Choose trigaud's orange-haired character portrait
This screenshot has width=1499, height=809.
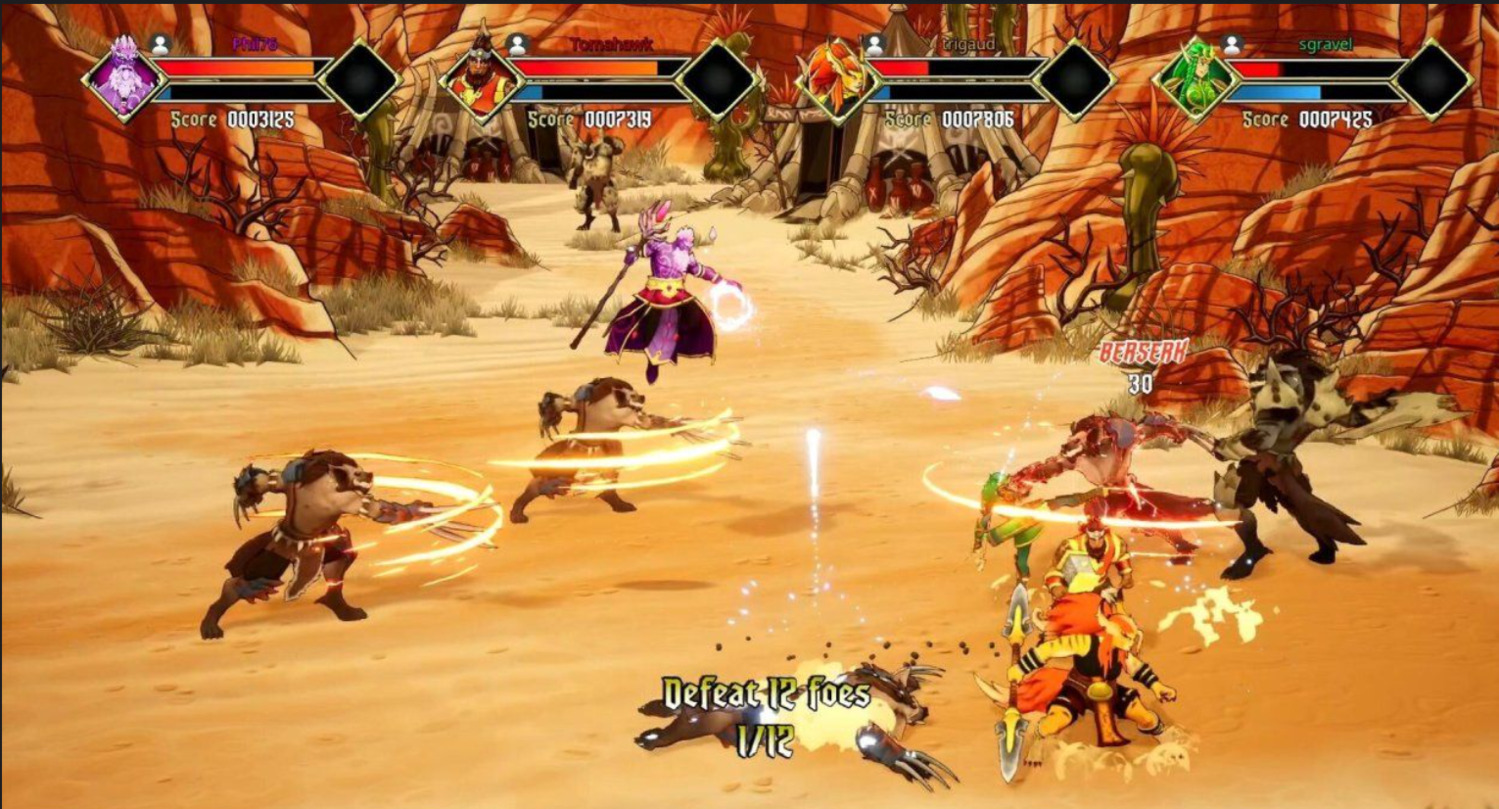[x=837, y=80]
